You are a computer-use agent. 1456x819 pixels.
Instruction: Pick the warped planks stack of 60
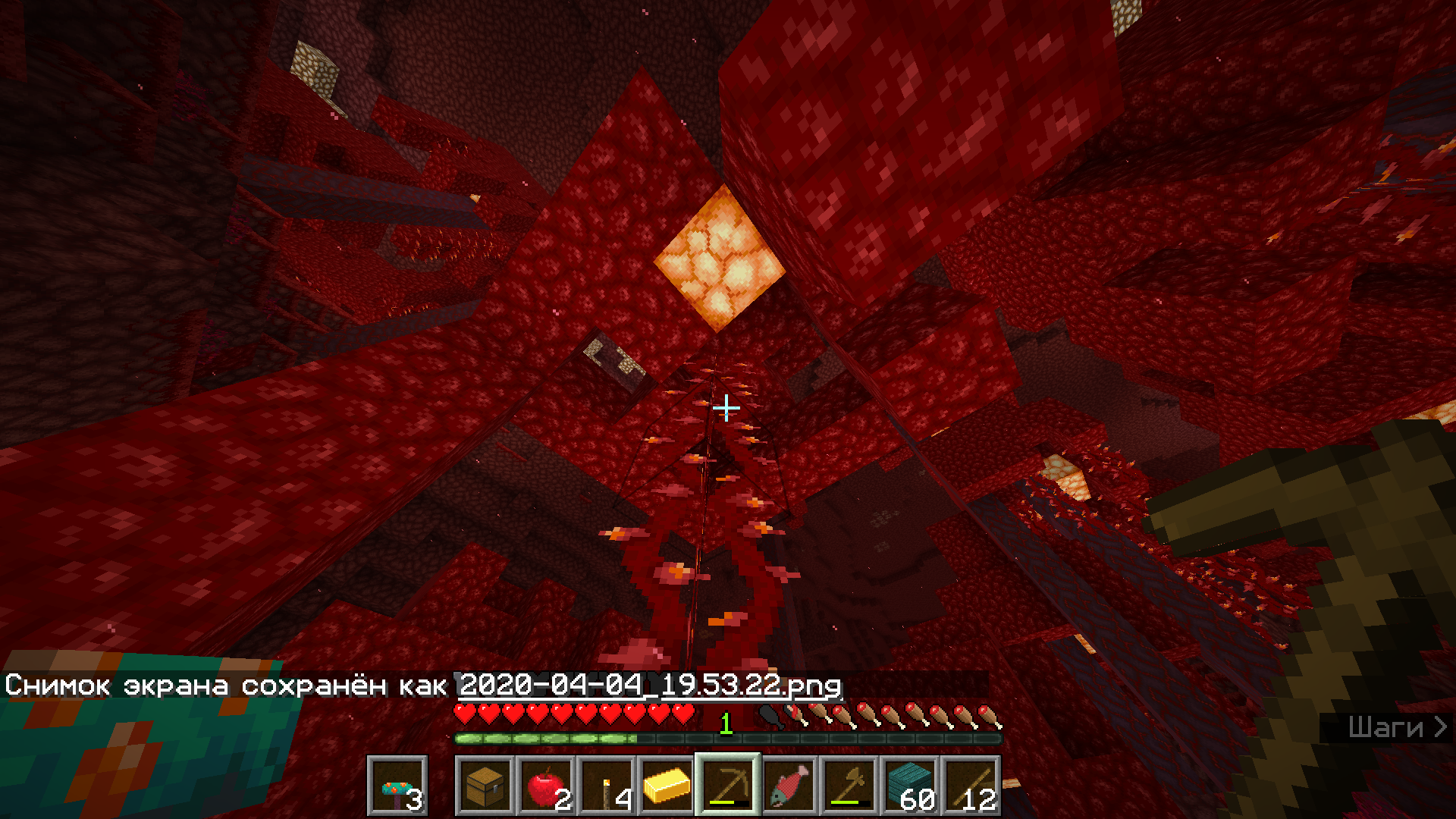[x=910, y=786]
